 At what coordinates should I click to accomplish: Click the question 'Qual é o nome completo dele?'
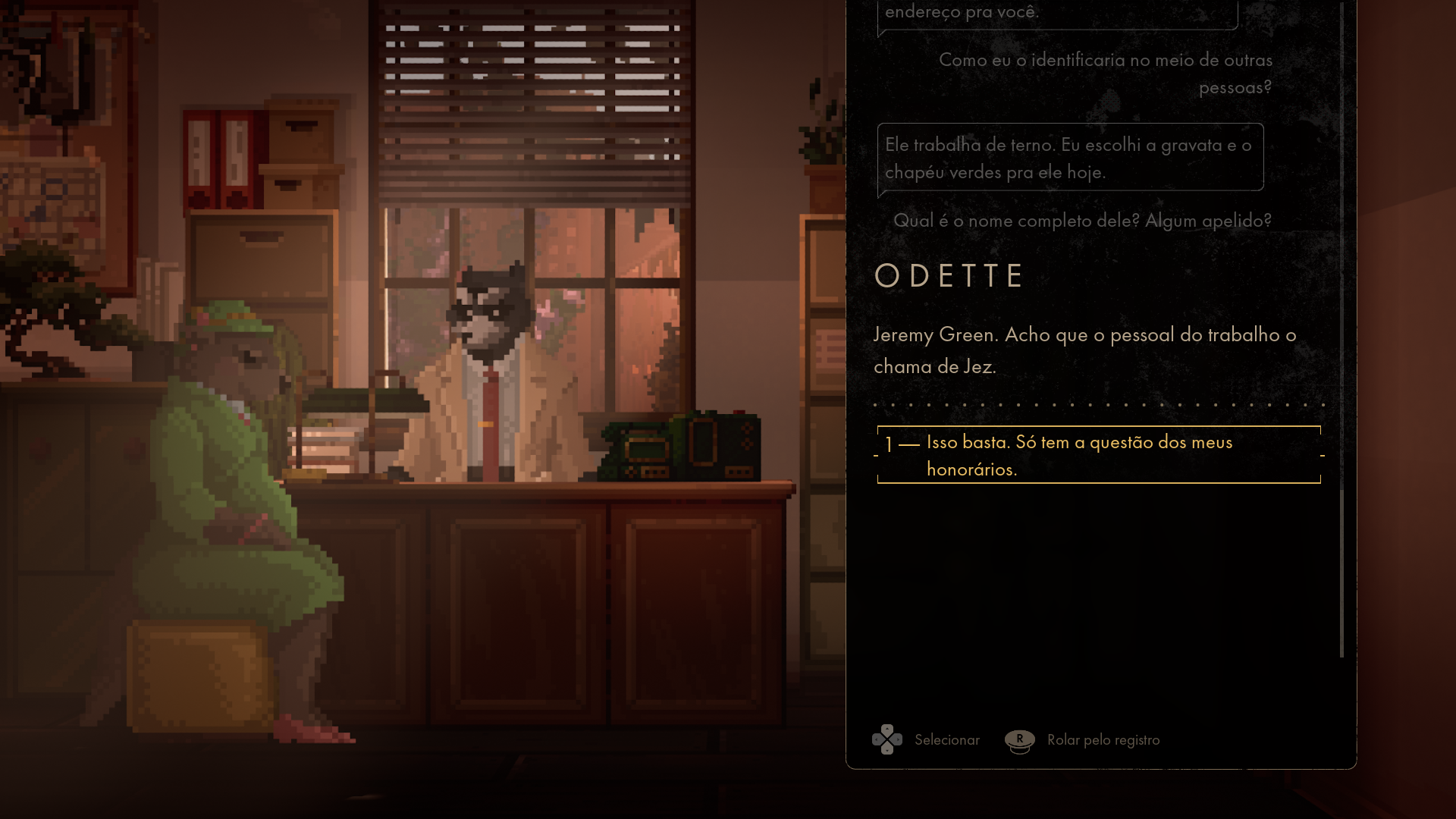tap(1083, 221)
